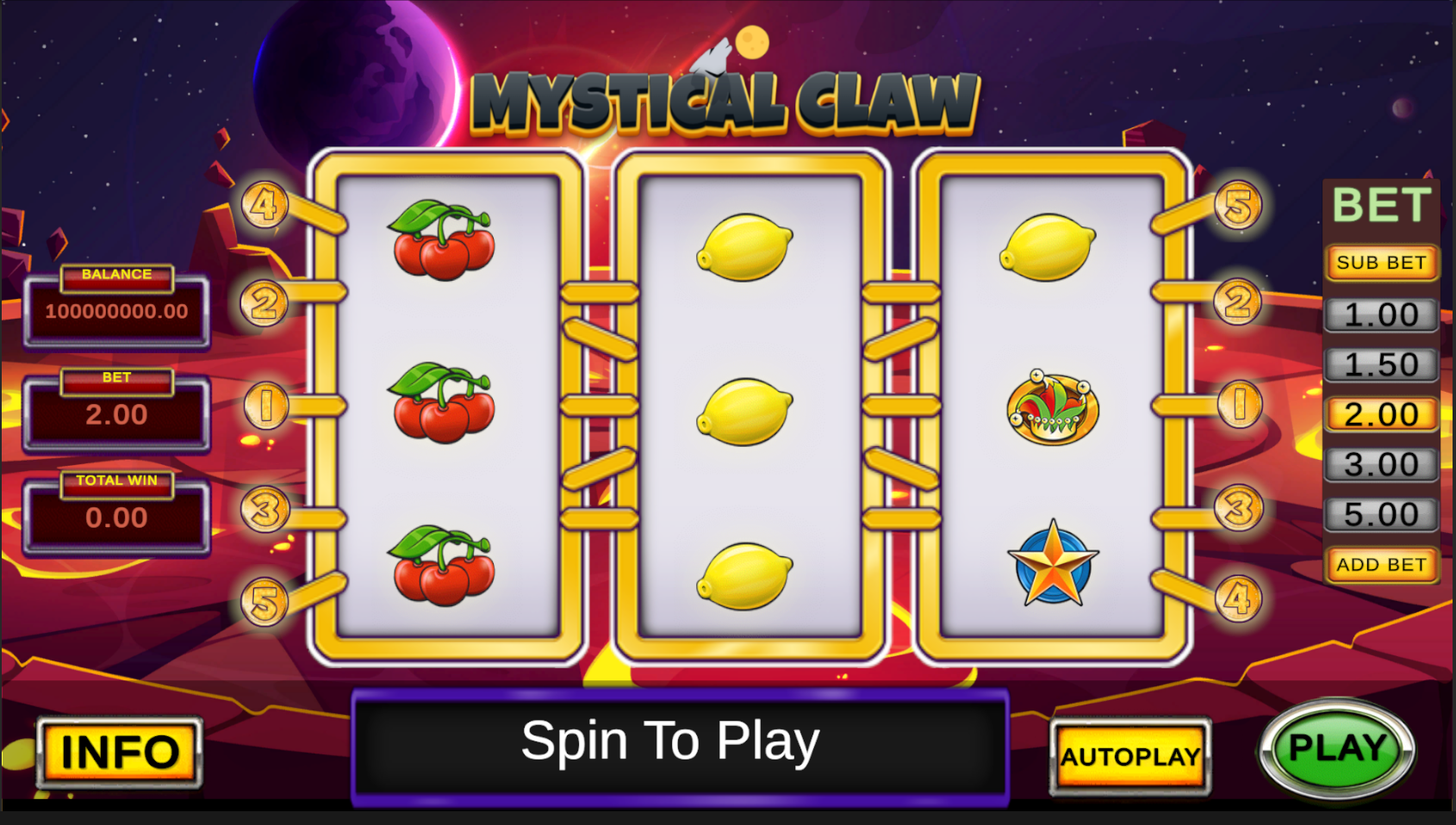This screenshot has height=825, width=1456.
Task: Select the 1.50 bet from the BET panel
Action: pos(1380,363)
